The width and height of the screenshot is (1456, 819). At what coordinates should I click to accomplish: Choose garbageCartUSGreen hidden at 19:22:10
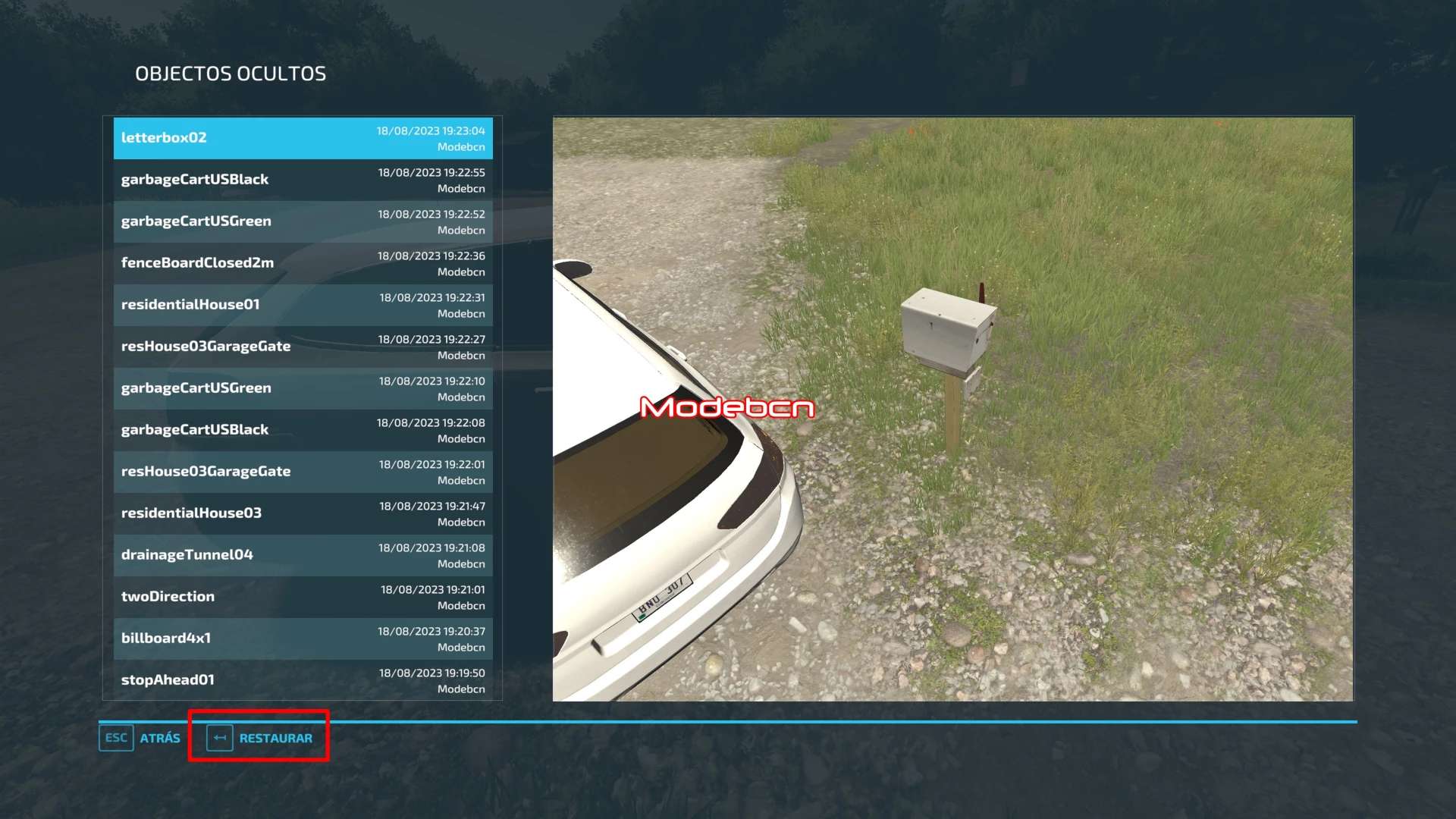(x=303, y=388)
